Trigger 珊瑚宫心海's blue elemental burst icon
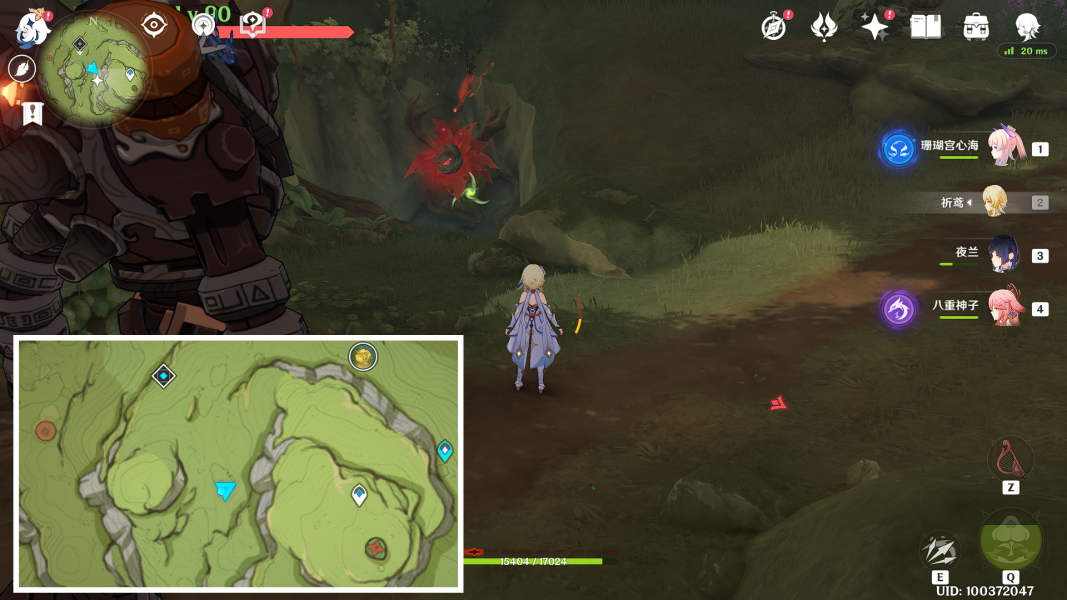1067x600 pixels. pos(899,149)
